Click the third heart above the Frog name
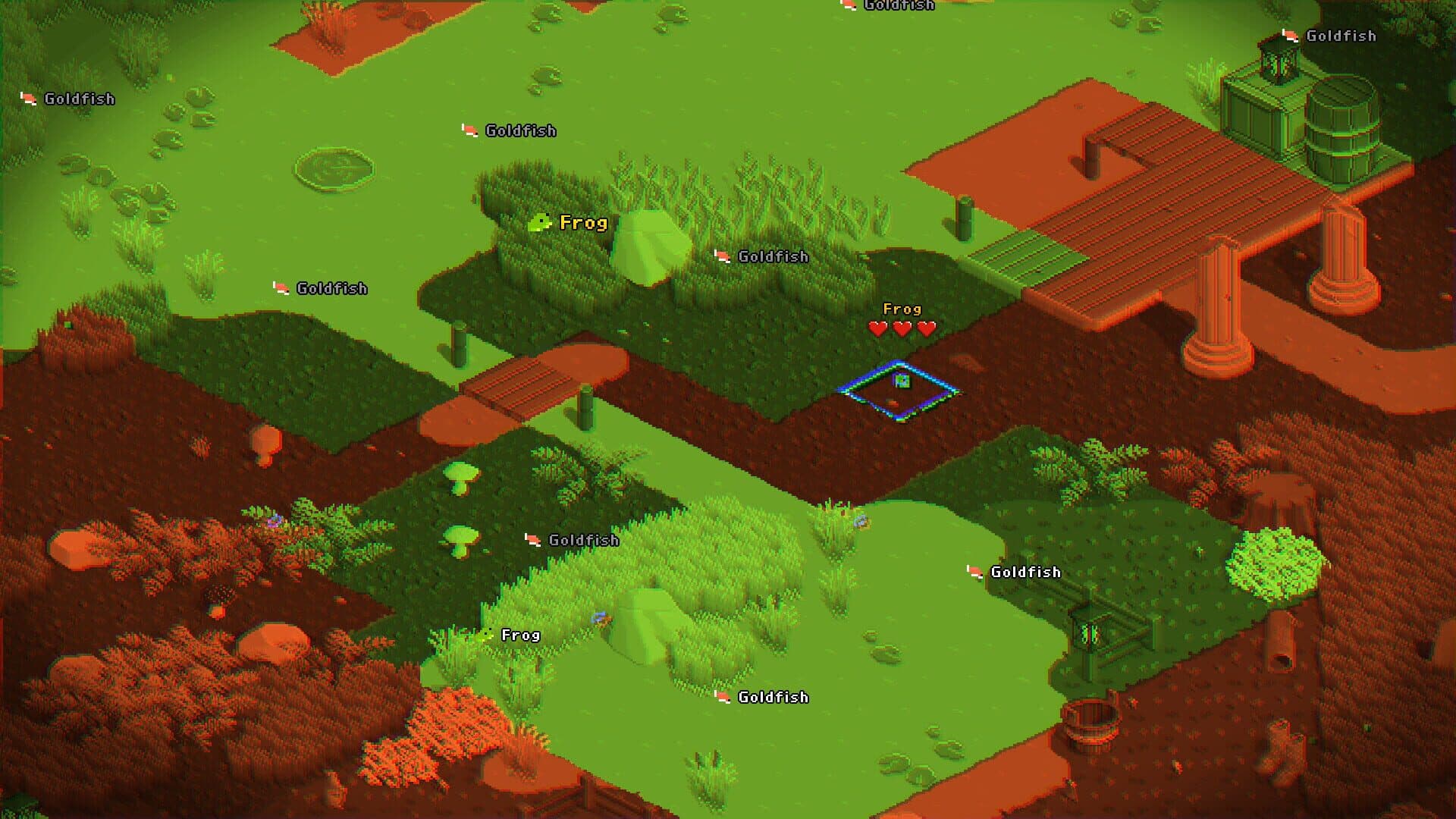1456x819 pixels. pos(925,329)
